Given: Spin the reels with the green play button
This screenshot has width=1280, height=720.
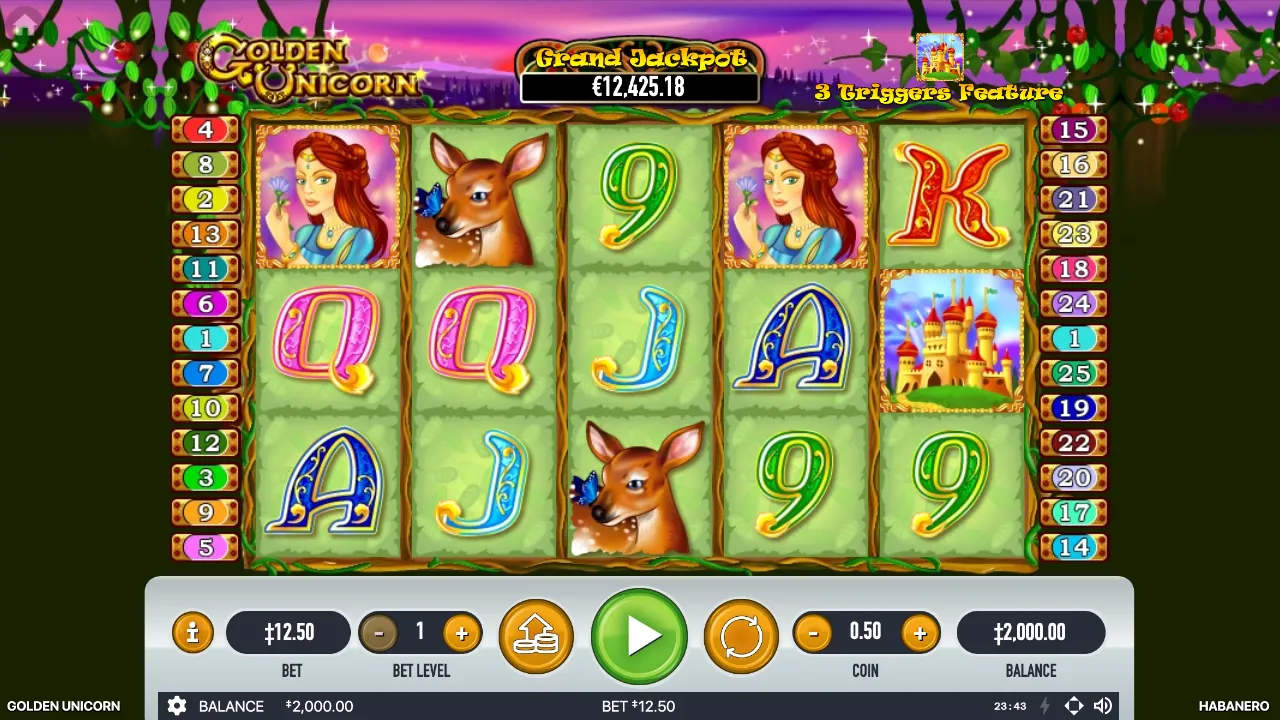Looking at the screenshot, I should click(x=639, y=636).
